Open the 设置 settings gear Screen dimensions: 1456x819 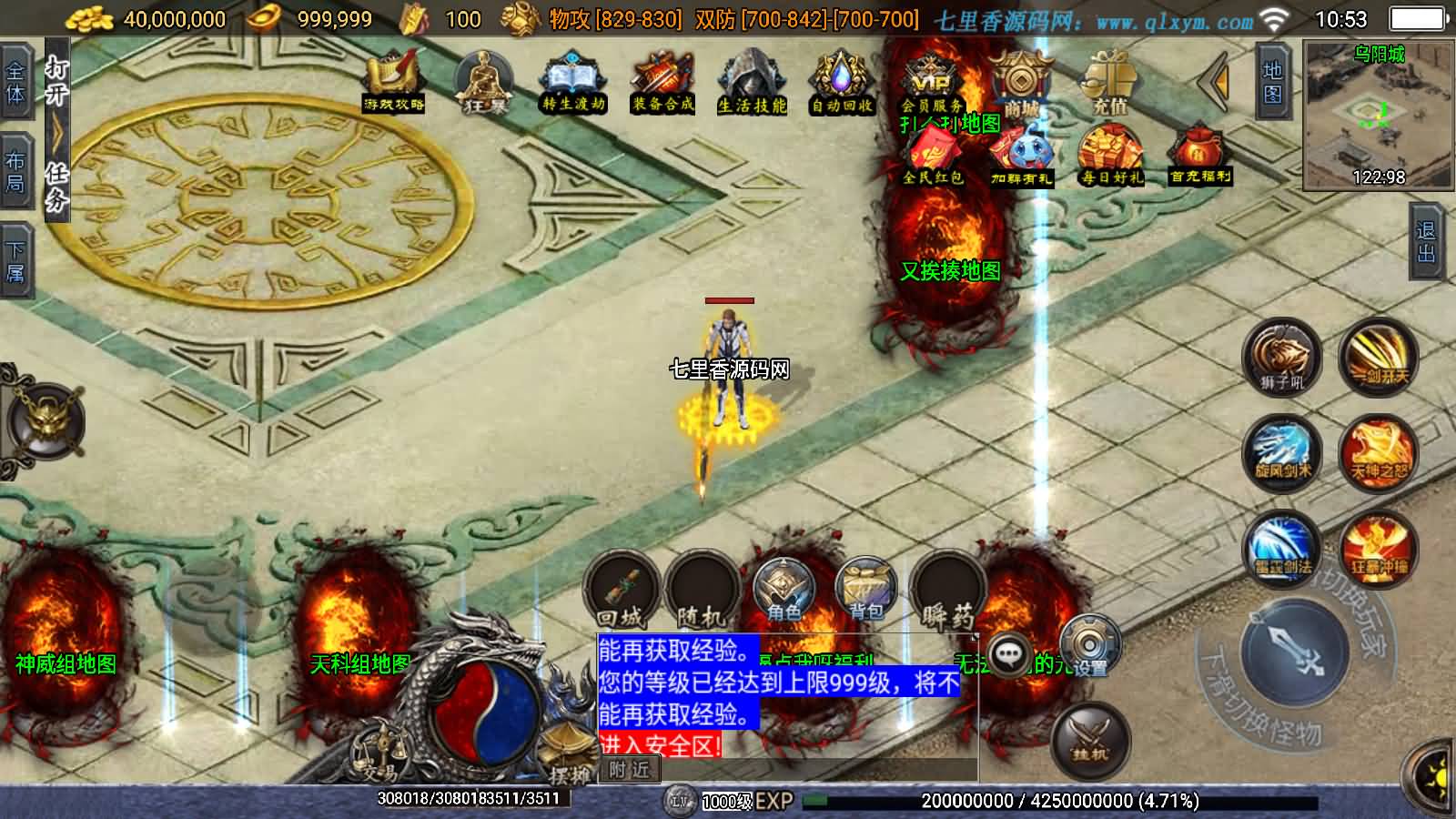[1089, 646]
